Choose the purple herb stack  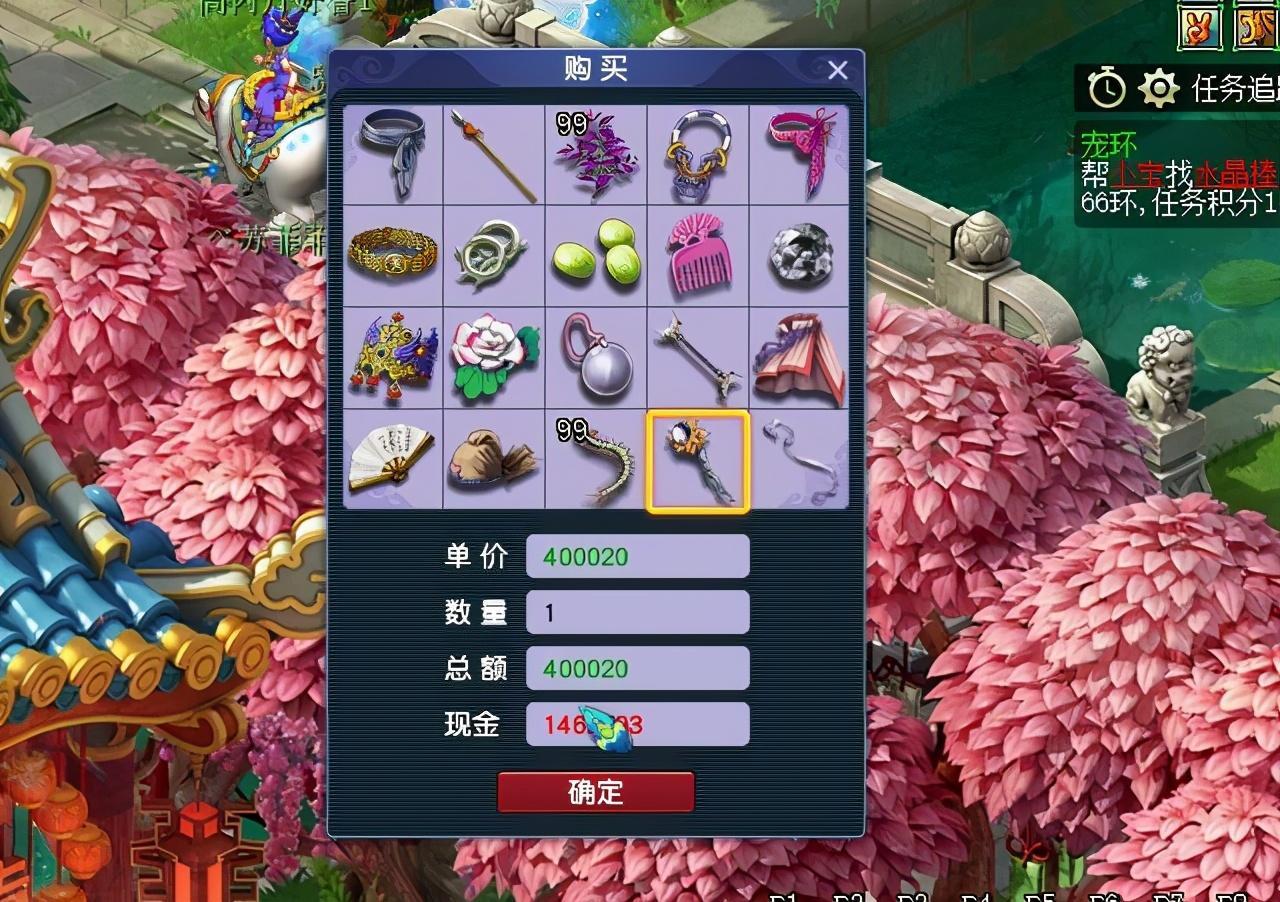pos(596,156)
